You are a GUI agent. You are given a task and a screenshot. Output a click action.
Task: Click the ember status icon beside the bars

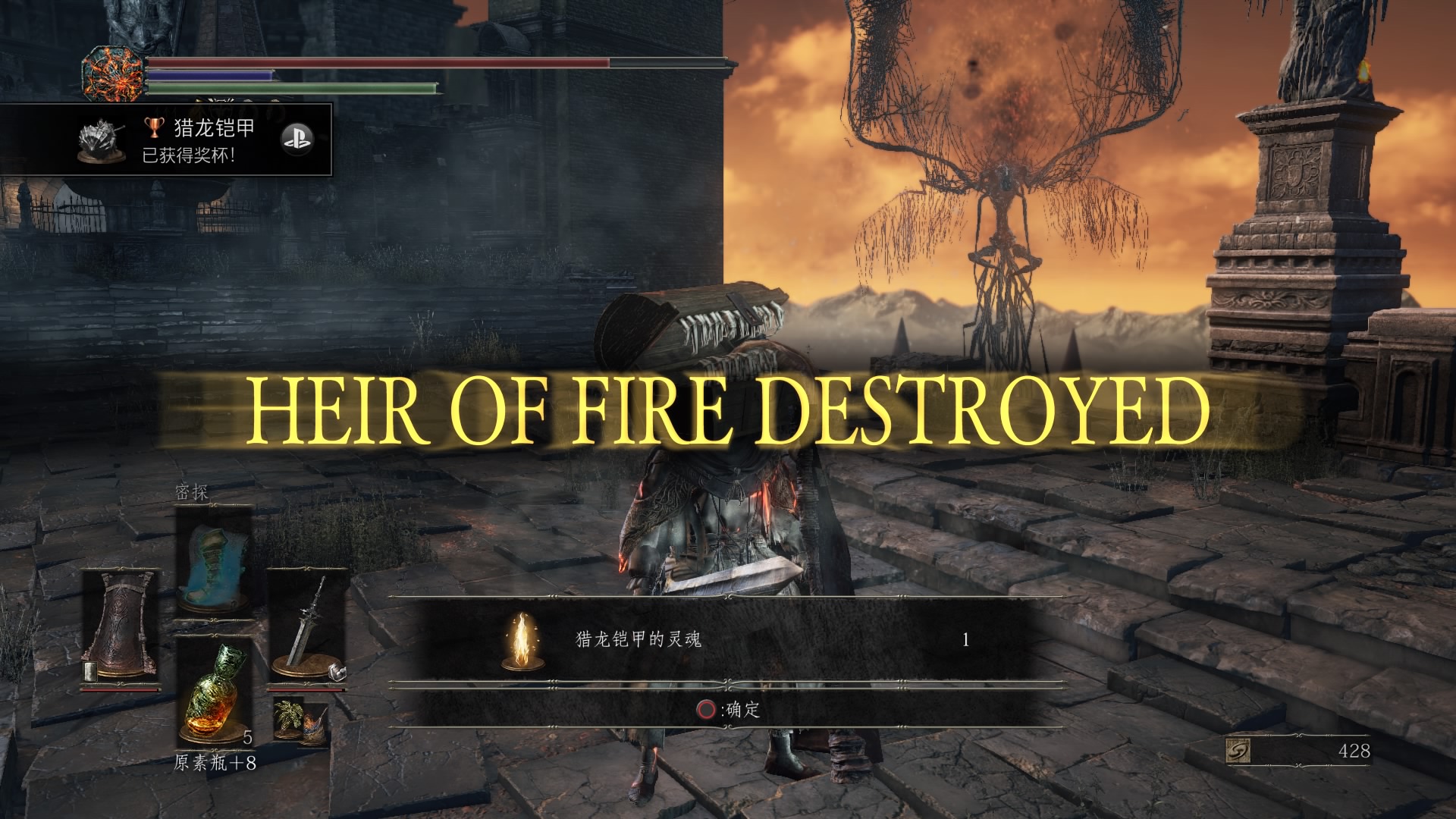coord(113,75)
